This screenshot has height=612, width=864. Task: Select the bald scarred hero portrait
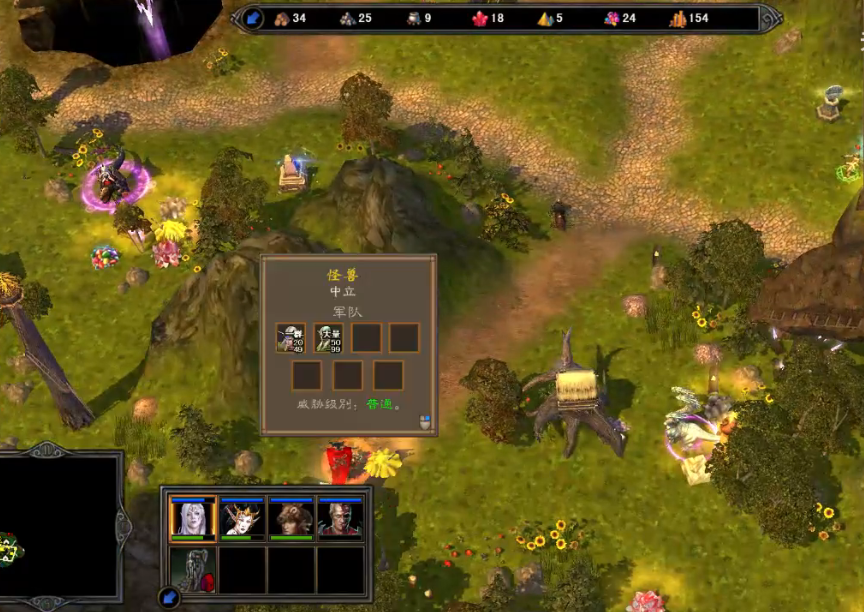point(340,519)
